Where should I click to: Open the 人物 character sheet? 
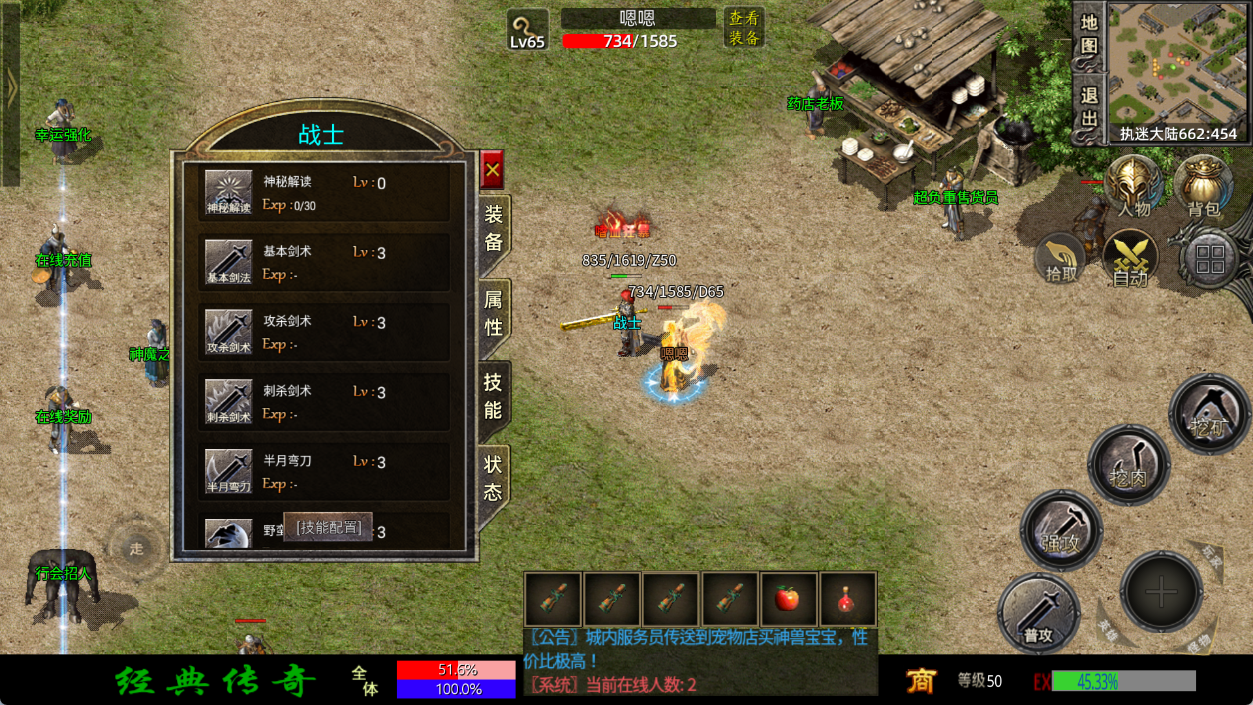pos(1133,186)
